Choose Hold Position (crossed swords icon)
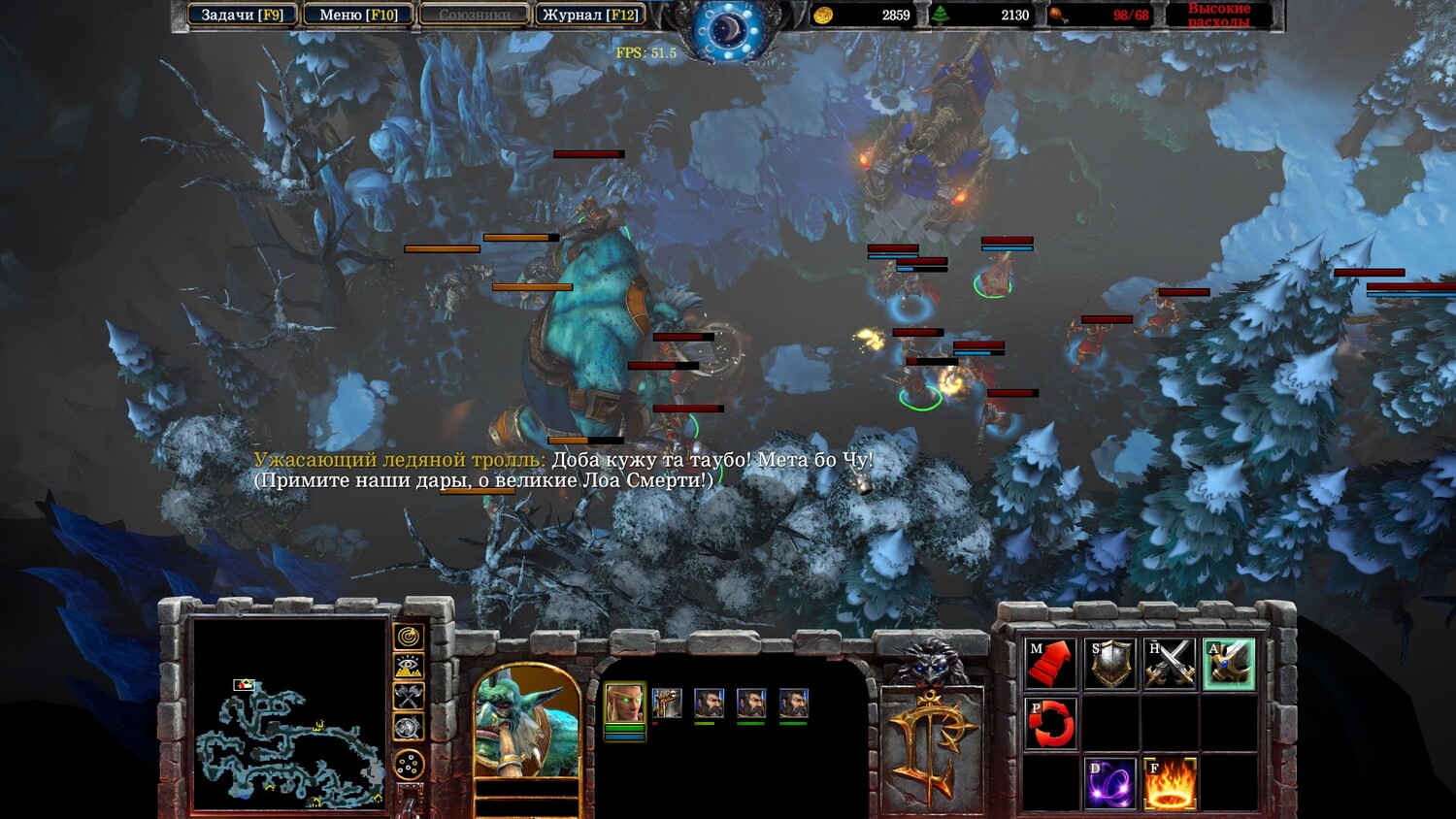This screenshot has height=819, width=1456. point(1170,664)
